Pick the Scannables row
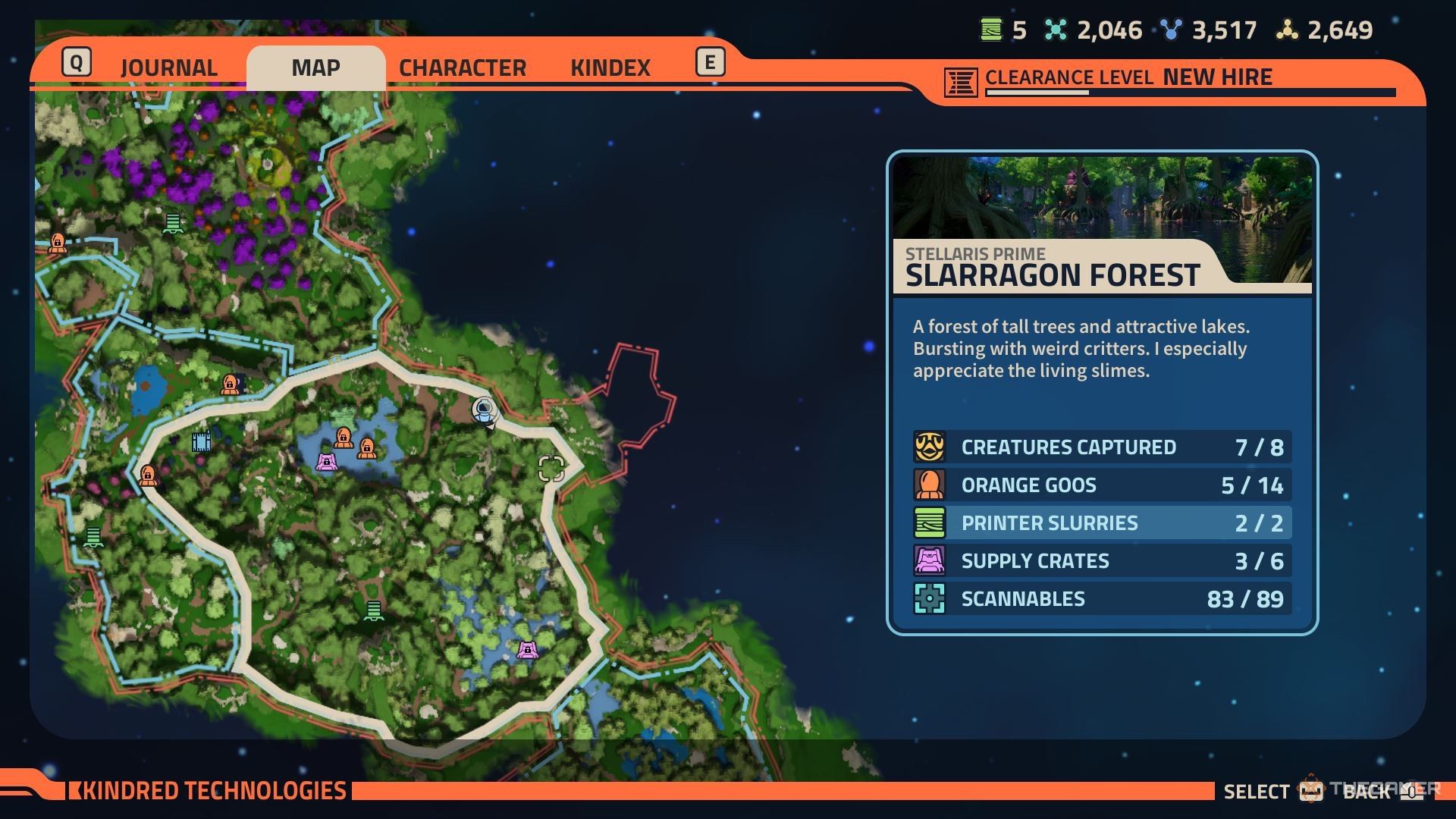This screenshot has width=1456, height=819. (x=1101, y=599)
